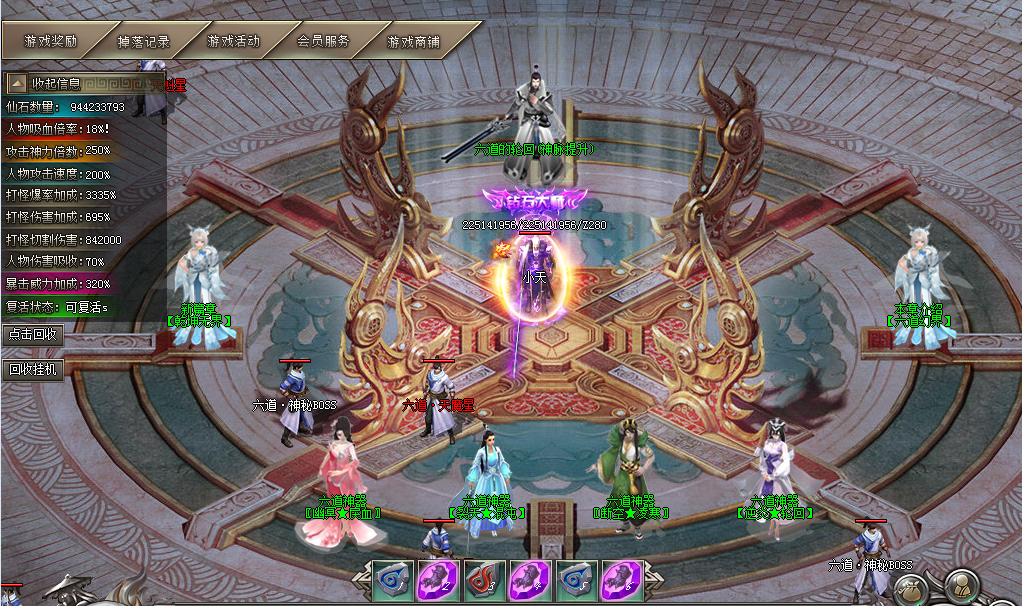Activate the 回收挂机 auto-recycle button
The image size is (1022, 606).
click(x=35, y=369)
